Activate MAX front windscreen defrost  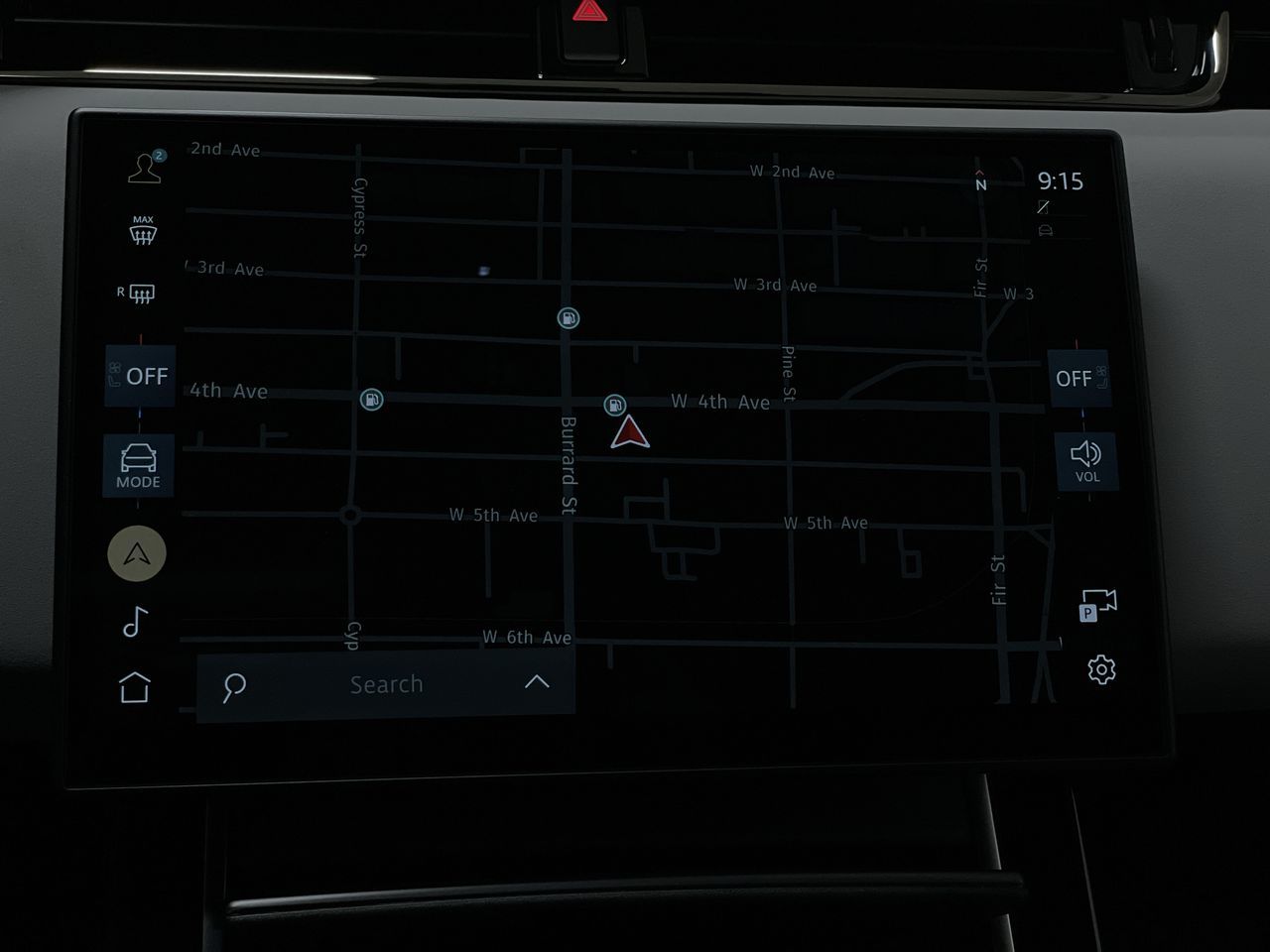(x=142, y=231)
